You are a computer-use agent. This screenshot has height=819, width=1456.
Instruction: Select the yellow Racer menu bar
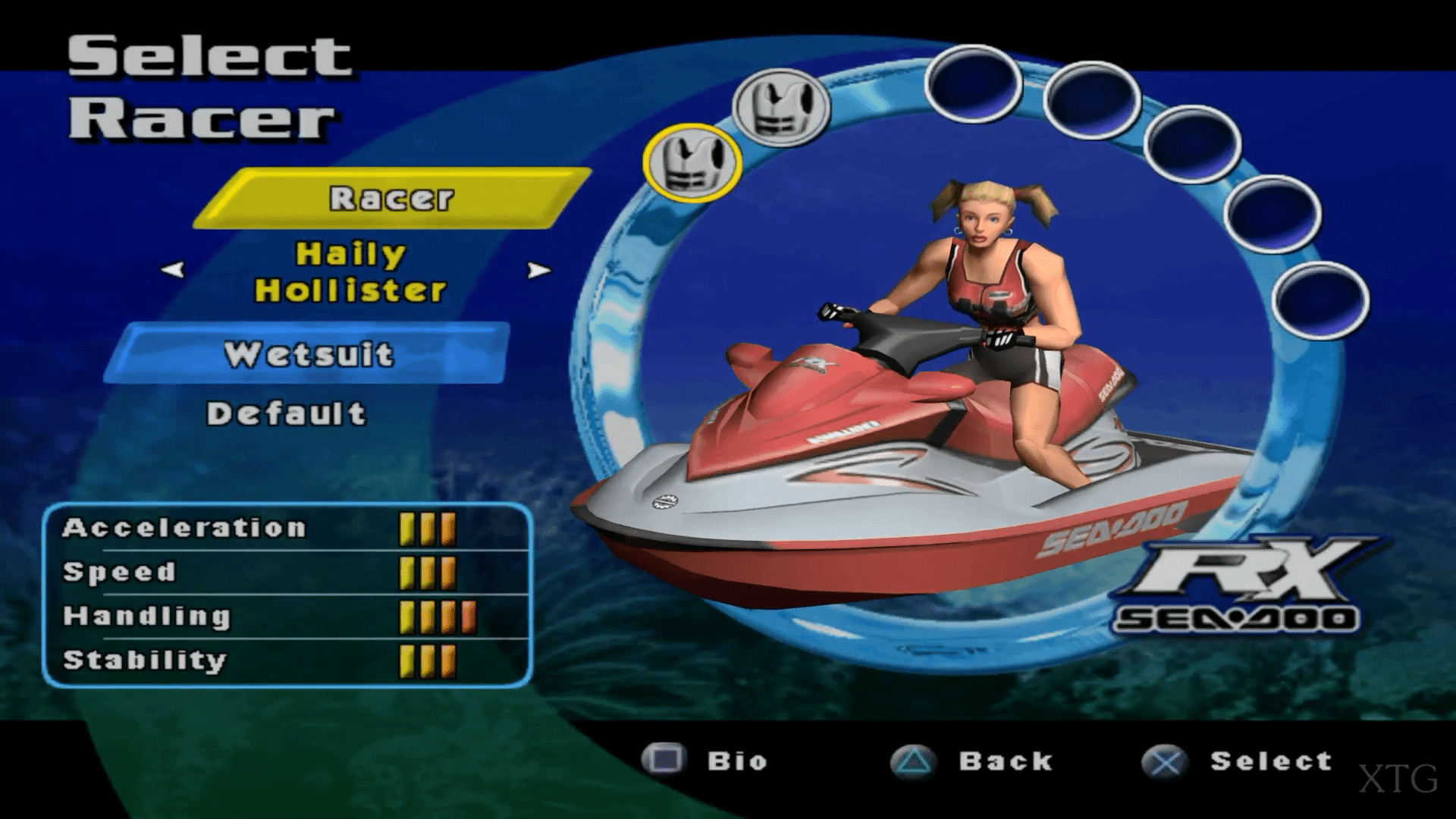[391, 199]
